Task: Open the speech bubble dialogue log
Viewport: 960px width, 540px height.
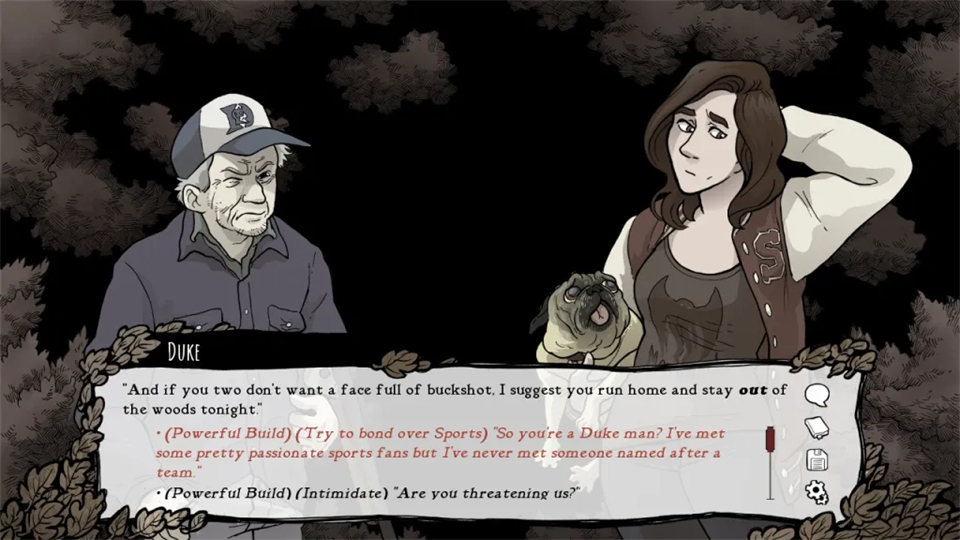Action: (x=817, y=396)
